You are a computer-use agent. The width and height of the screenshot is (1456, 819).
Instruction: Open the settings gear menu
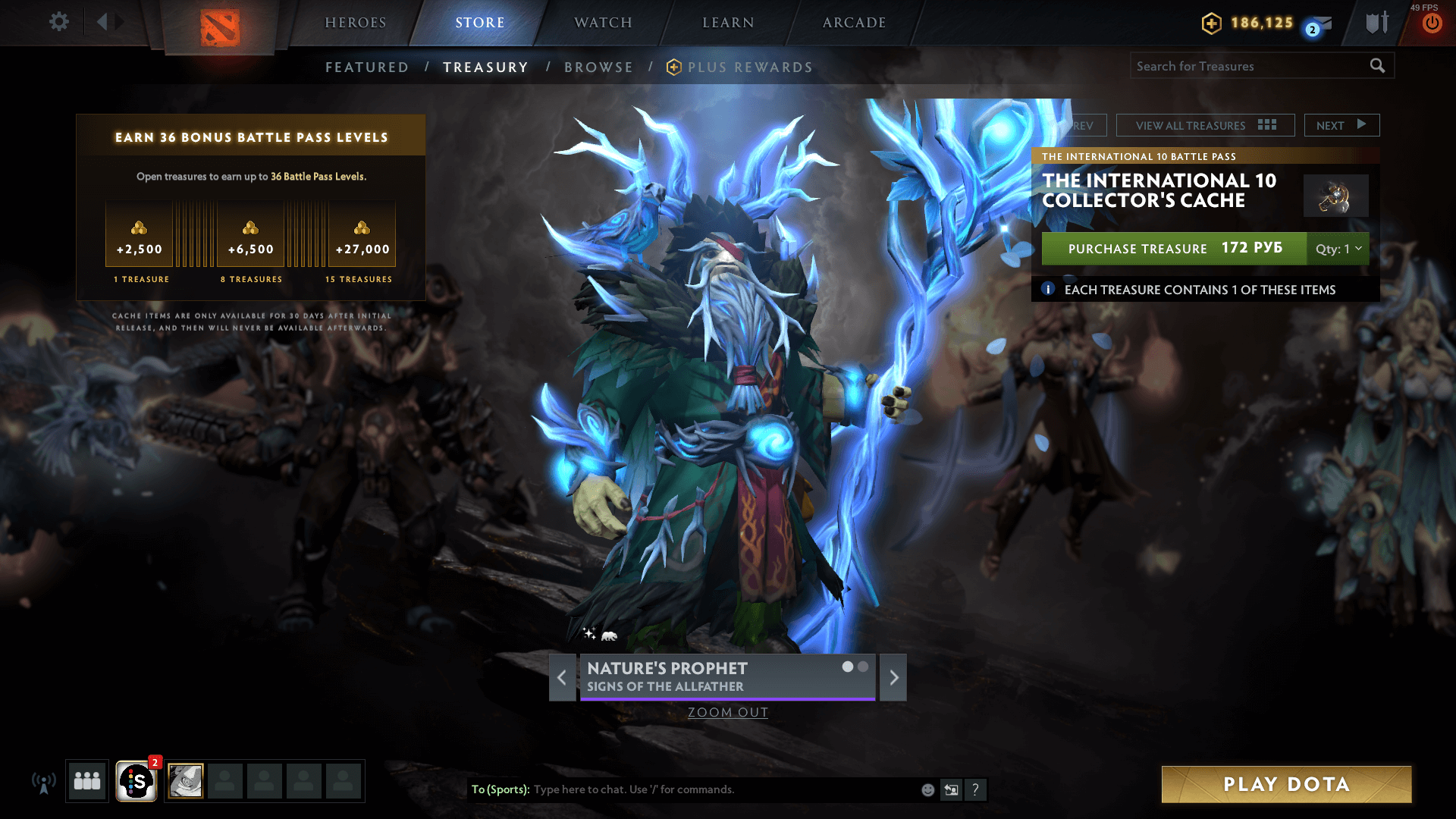(58, 22)
